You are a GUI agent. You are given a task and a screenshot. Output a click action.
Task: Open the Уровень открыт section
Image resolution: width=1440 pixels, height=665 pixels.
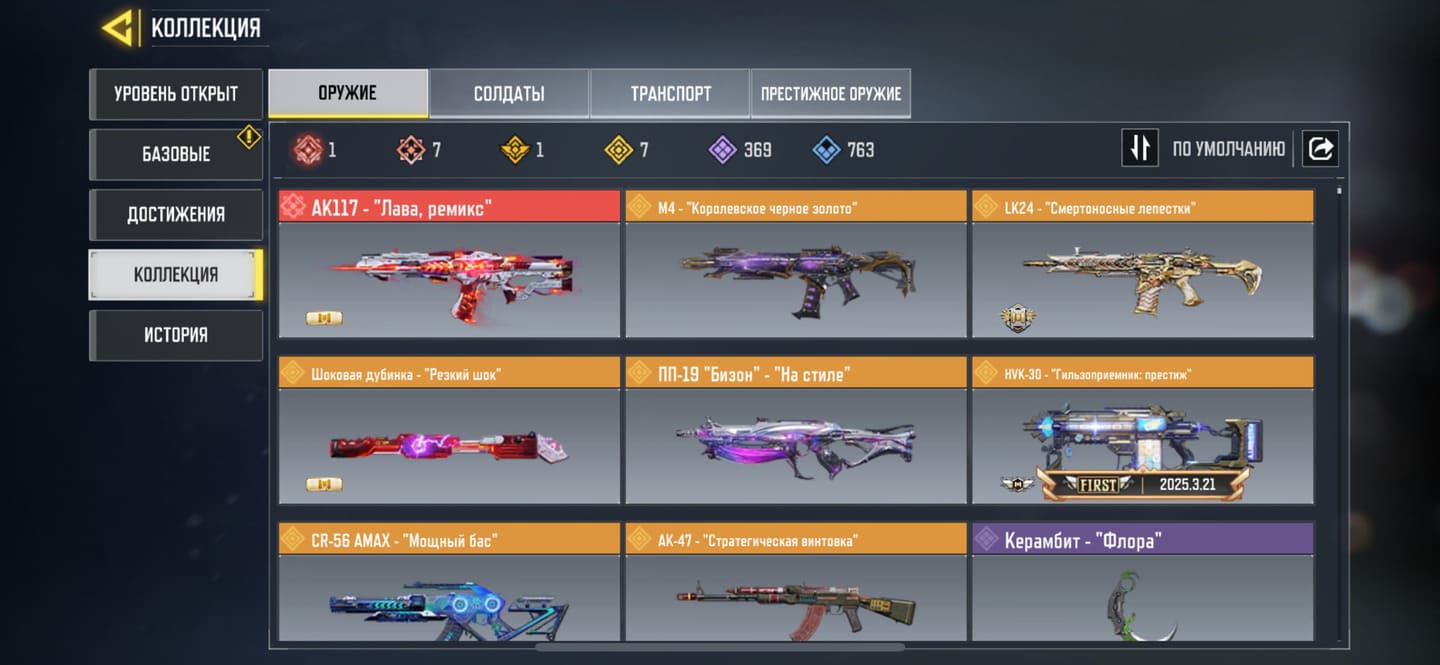point(176,94)
